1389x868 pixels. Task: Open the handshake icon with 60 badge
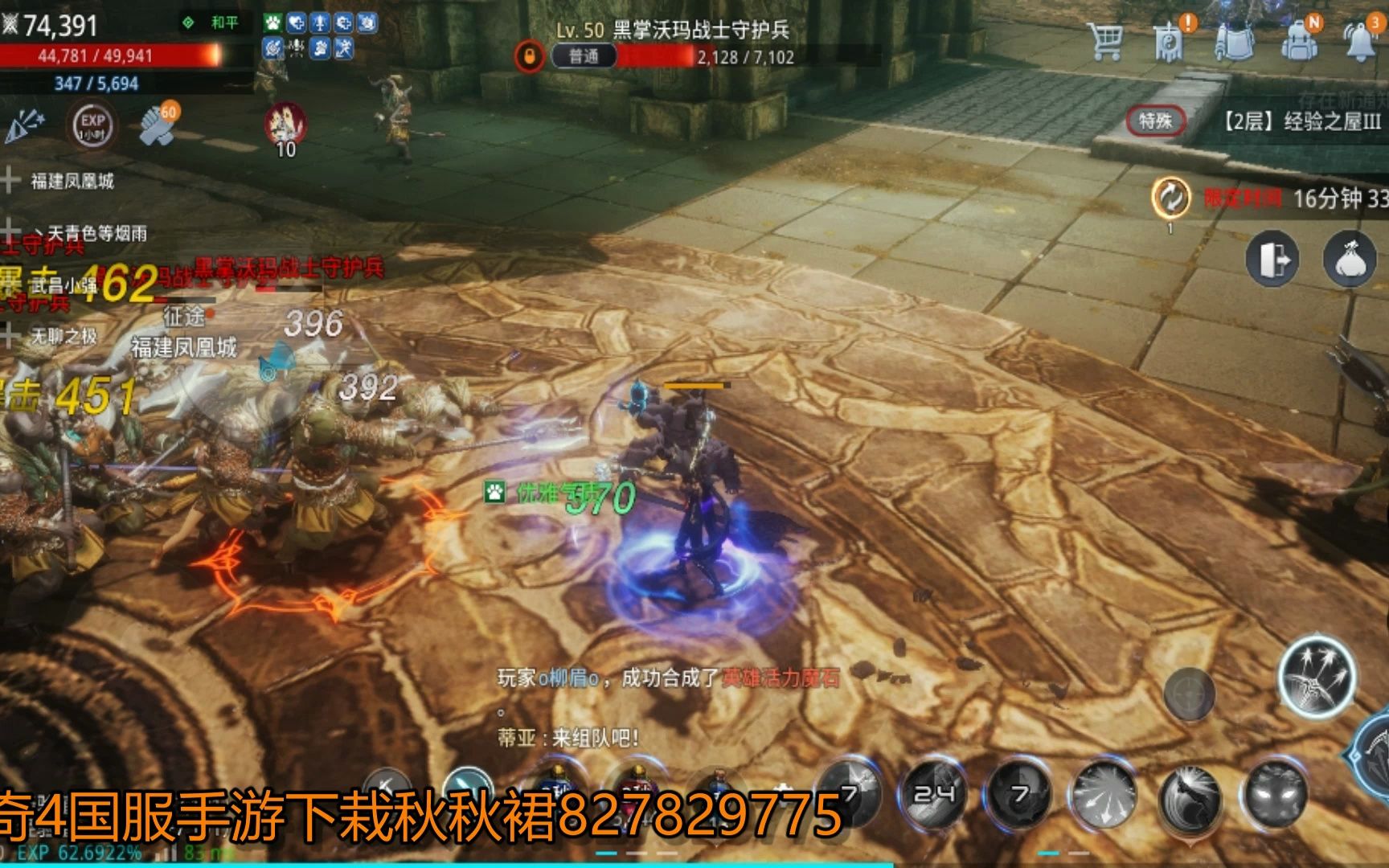pos(157,125)
